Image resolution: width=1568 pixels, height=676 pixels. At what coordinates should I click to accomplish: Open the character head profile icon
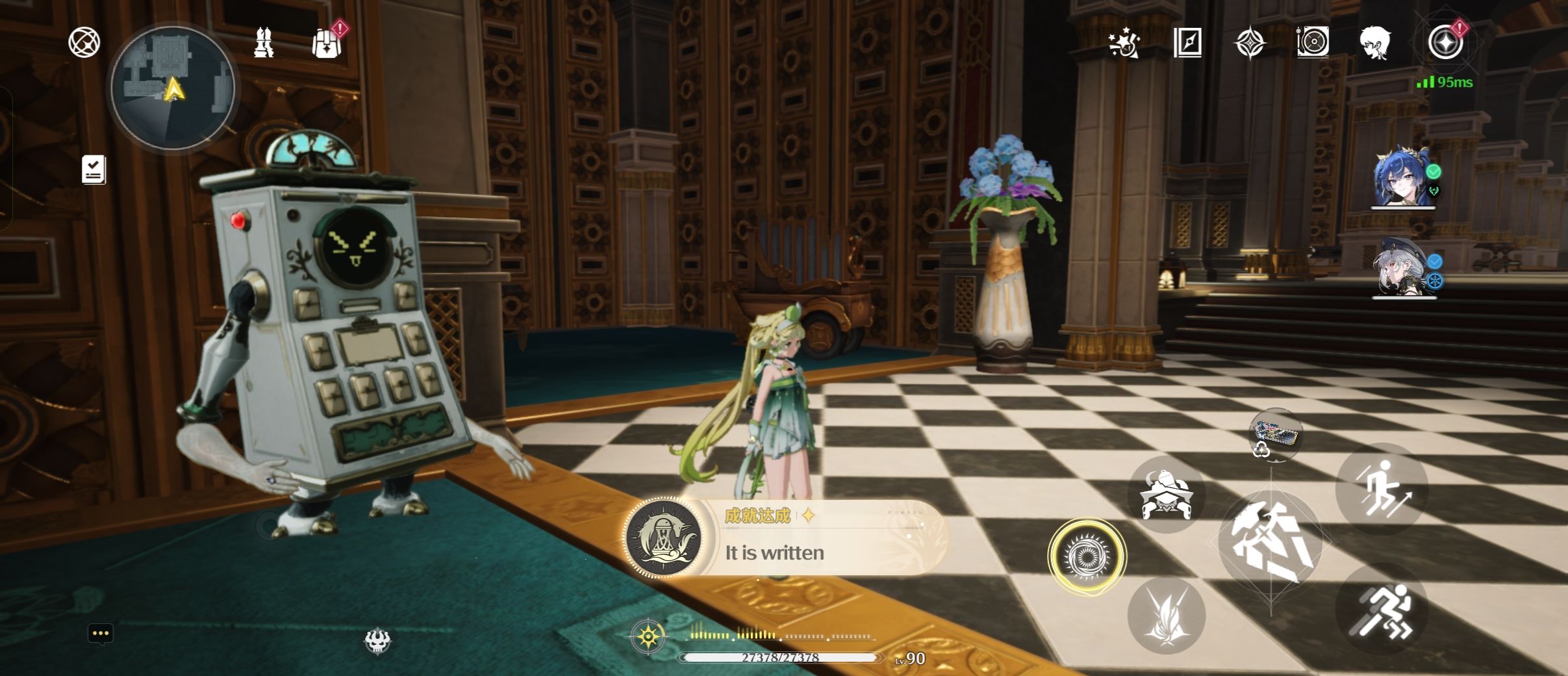pos(1375,43)
